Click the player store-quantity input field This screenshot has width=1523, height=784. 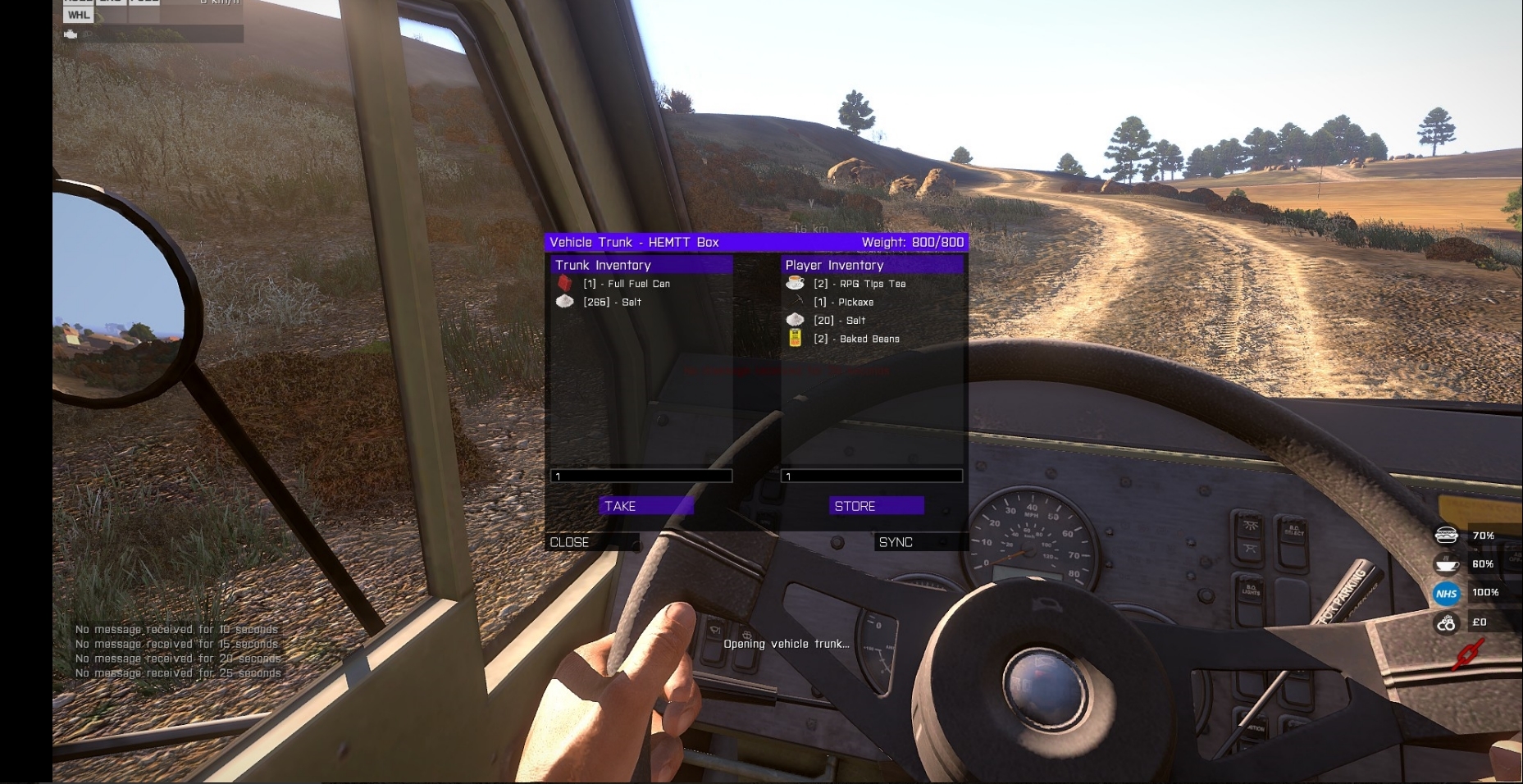coord(872,476)
